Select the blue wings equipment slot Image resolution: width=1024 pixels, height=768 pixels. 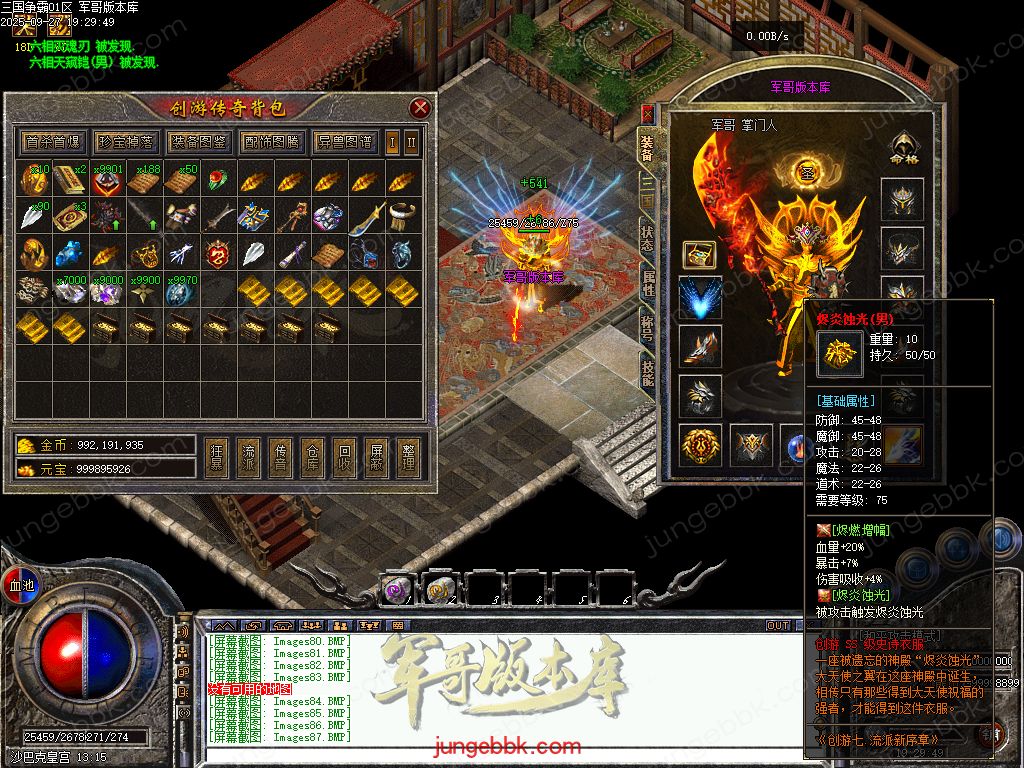coord(700,298)
